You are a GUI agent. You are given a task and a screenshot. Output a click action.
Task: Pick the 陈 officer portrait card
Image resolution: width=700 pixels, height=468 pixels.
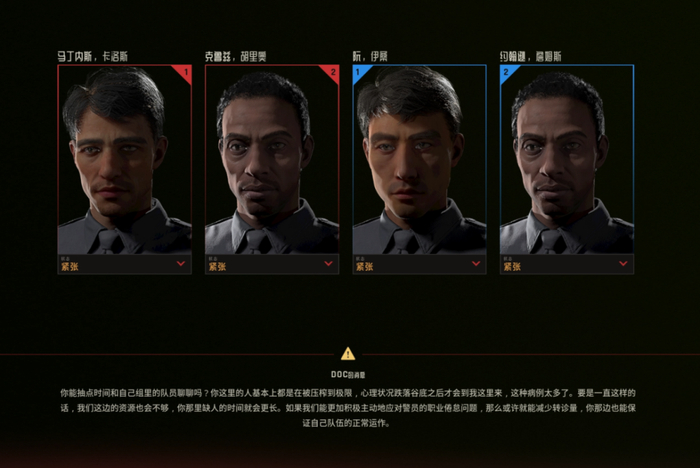pyautogui.click(x=419, y=160)
